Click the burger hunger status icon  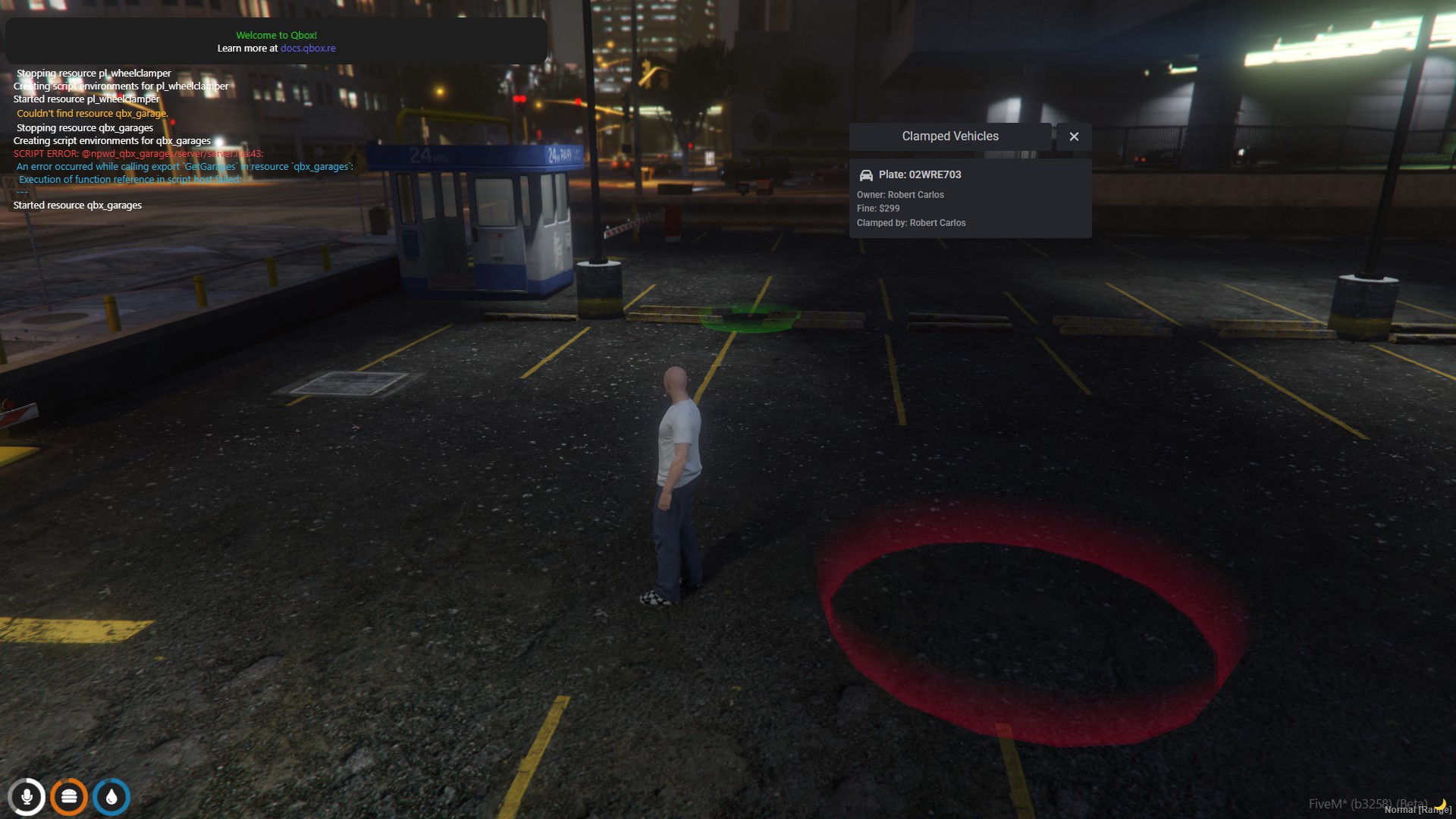(x=69, y=797)
